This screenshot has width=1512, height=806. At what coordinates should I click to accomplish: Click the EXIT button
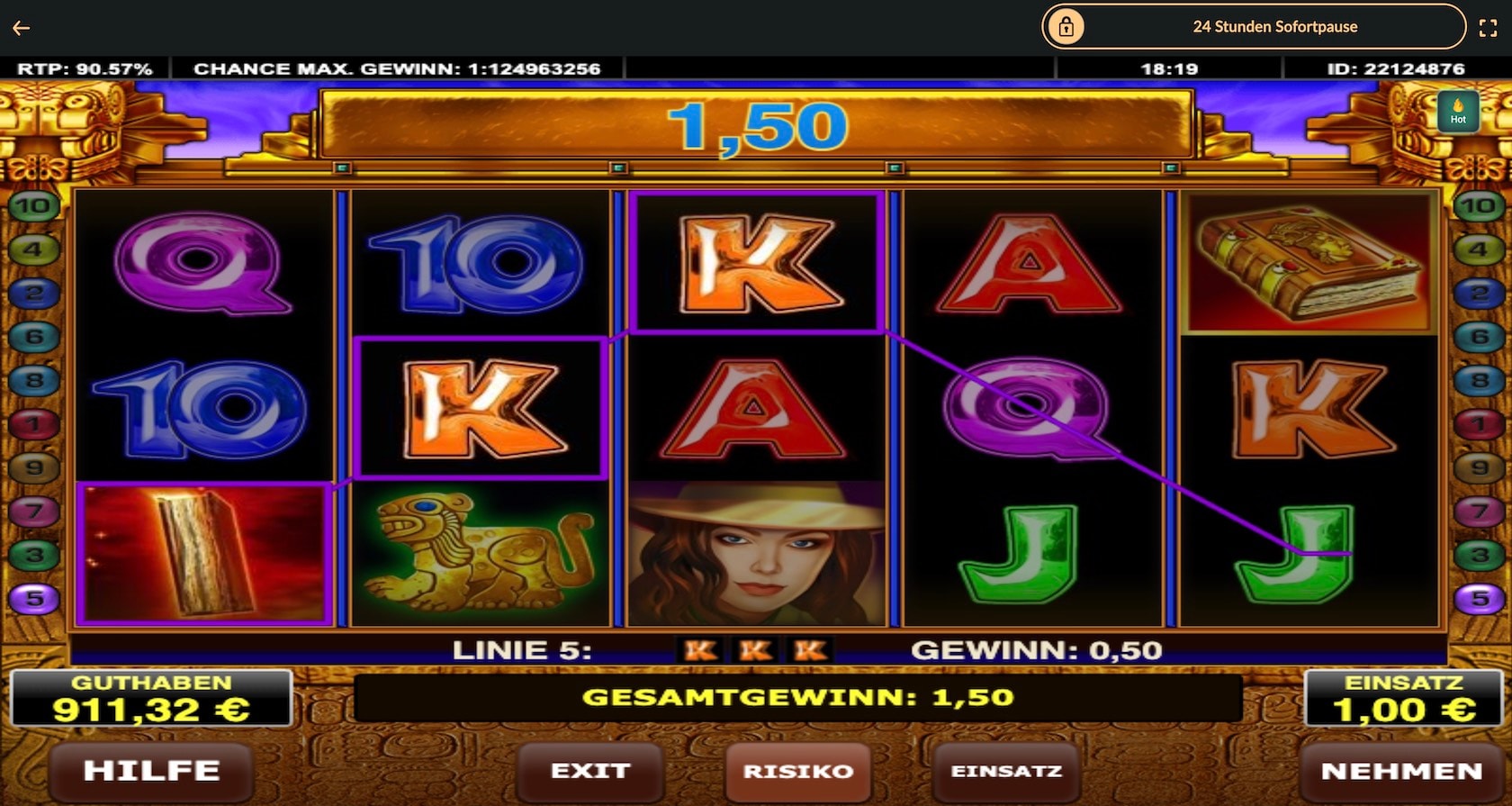click(x=589, y=771)
